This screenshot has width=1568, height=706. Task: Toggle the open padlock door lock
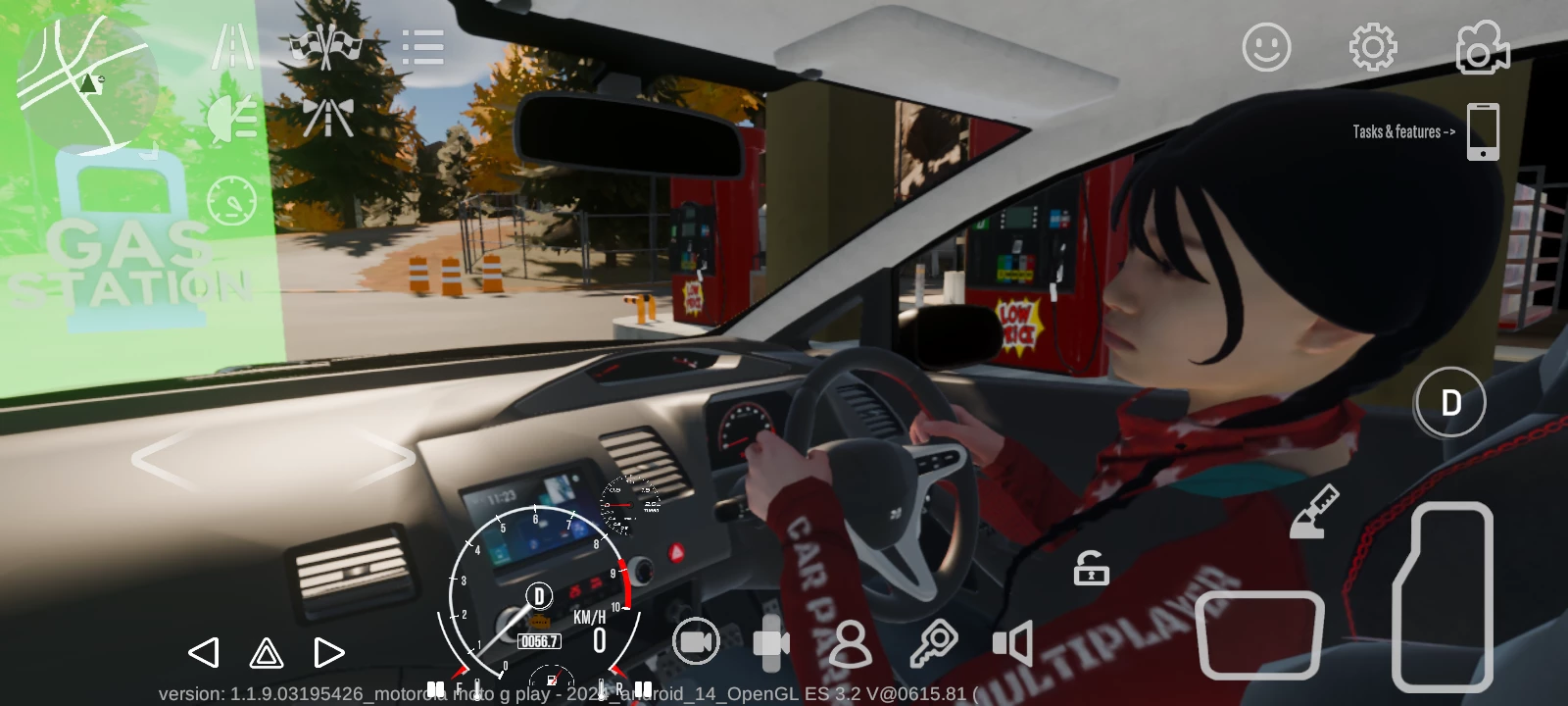point(1091,569)
